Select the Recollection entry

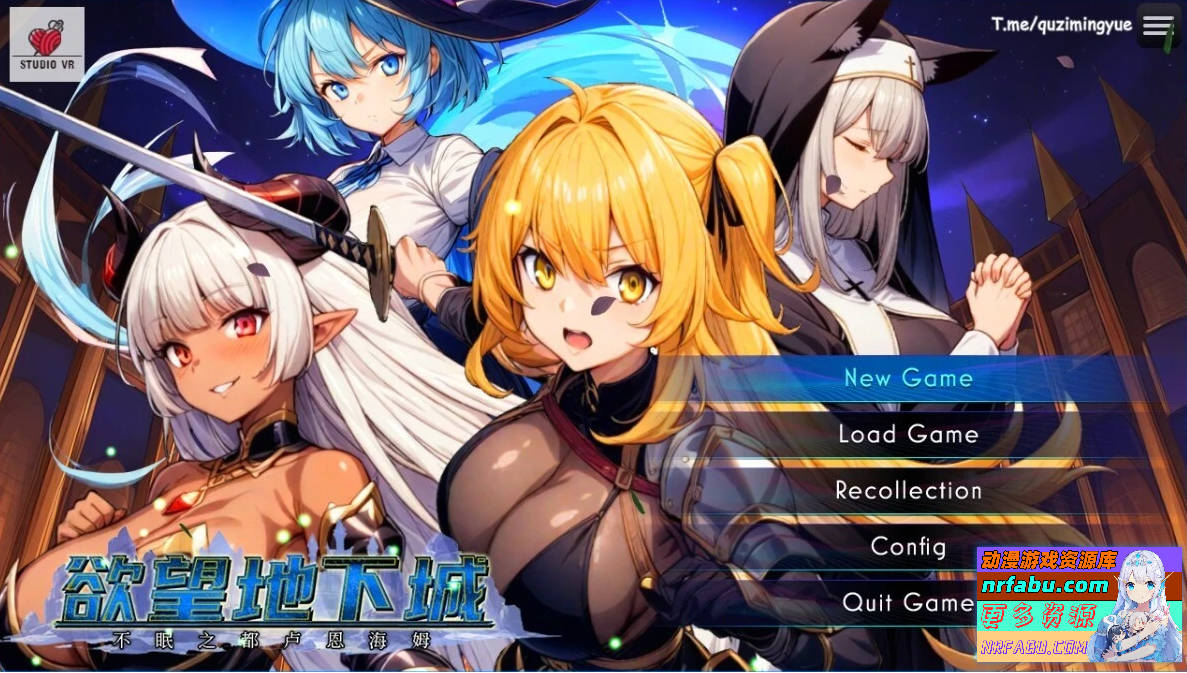908,490
